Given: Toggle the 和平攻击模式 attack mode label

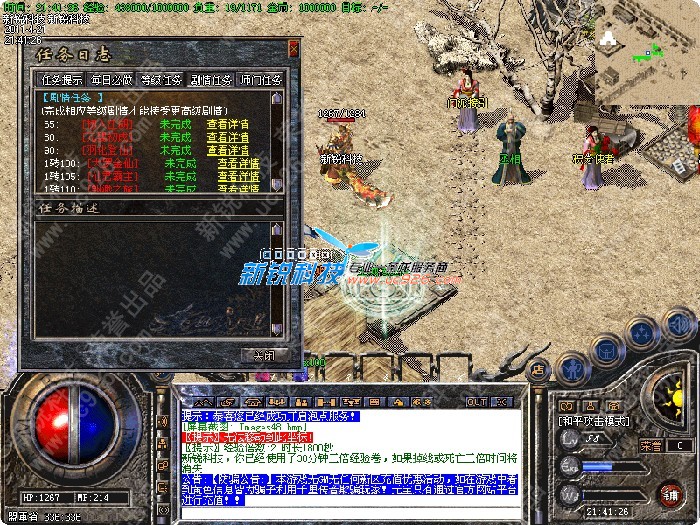Looking at the screenshot, I should (x=594, y=421).
